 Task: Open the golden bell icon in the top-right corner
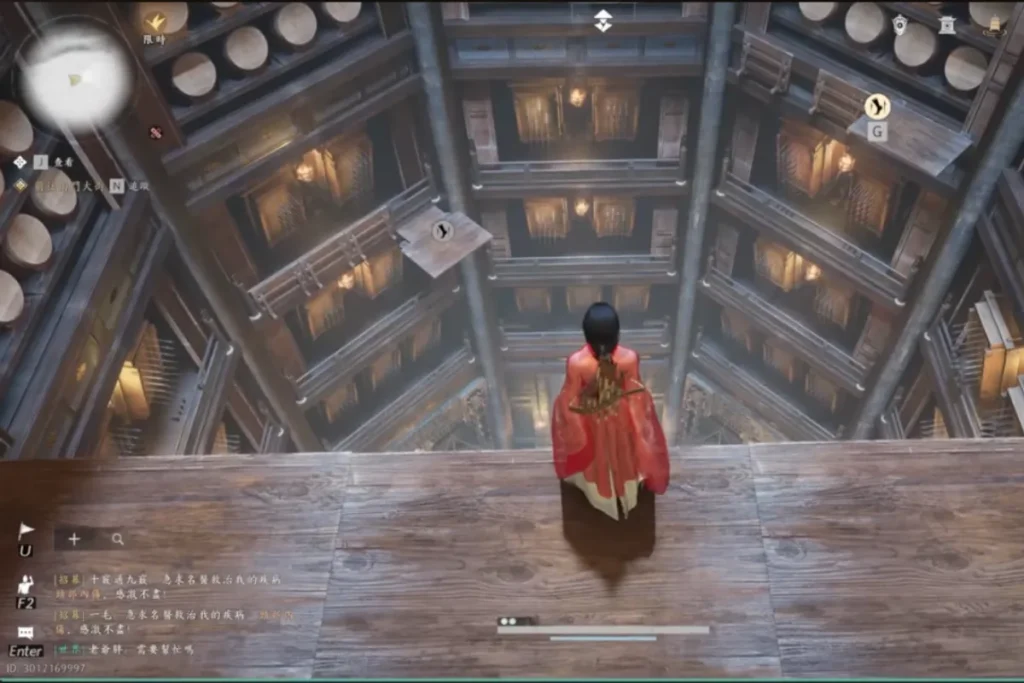pos(993,26)
